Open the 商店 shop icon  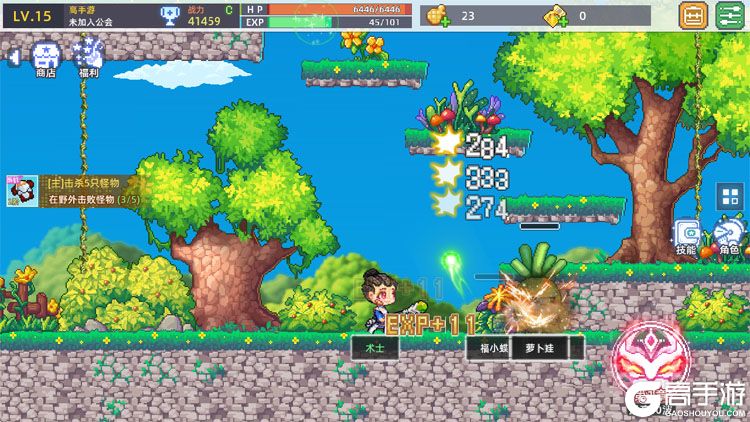coord(45,58)
